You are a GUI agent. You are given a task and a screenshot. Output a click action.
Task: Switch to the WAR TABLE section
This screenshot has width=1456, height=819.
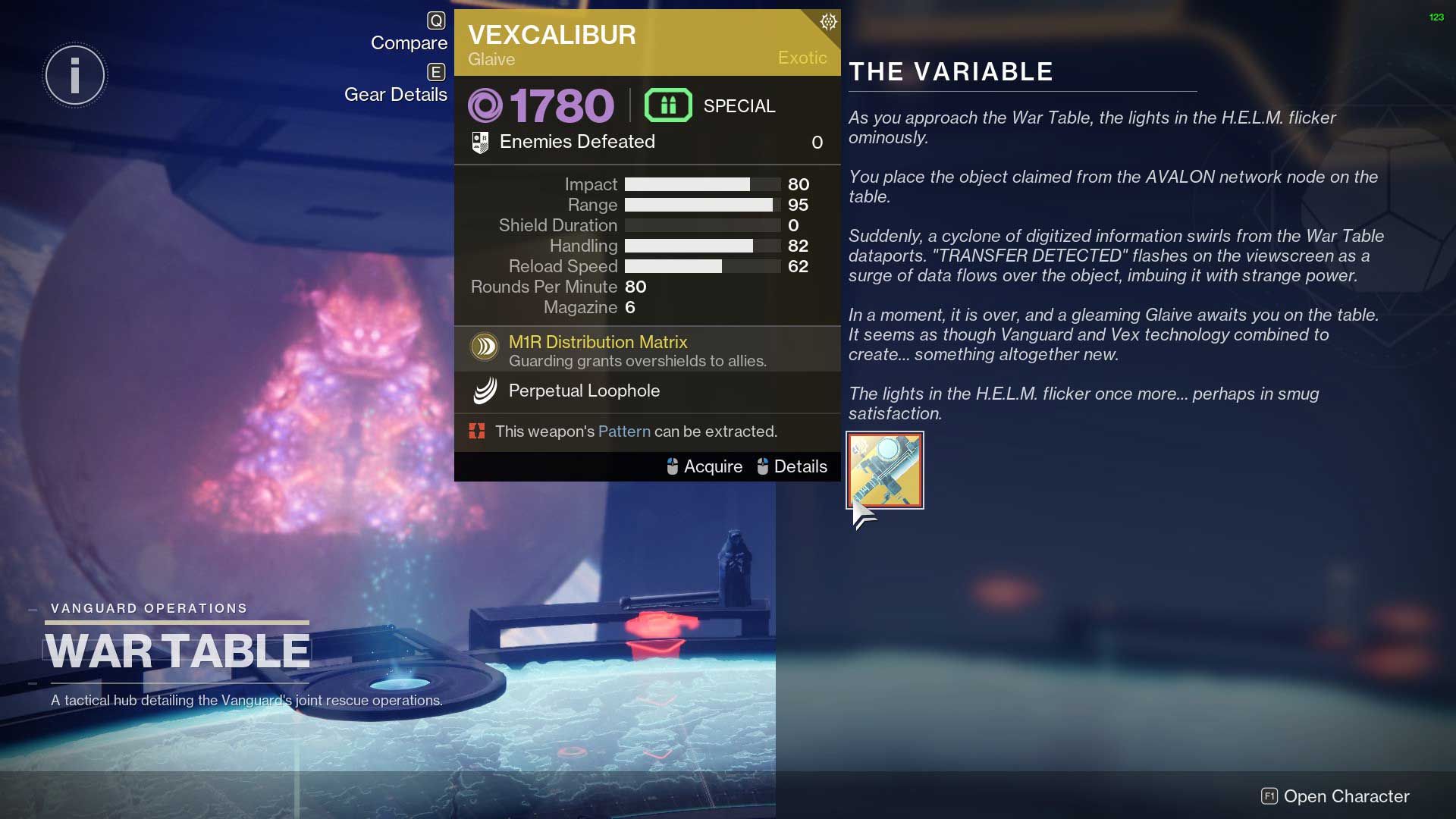click(x=178, y=649)
